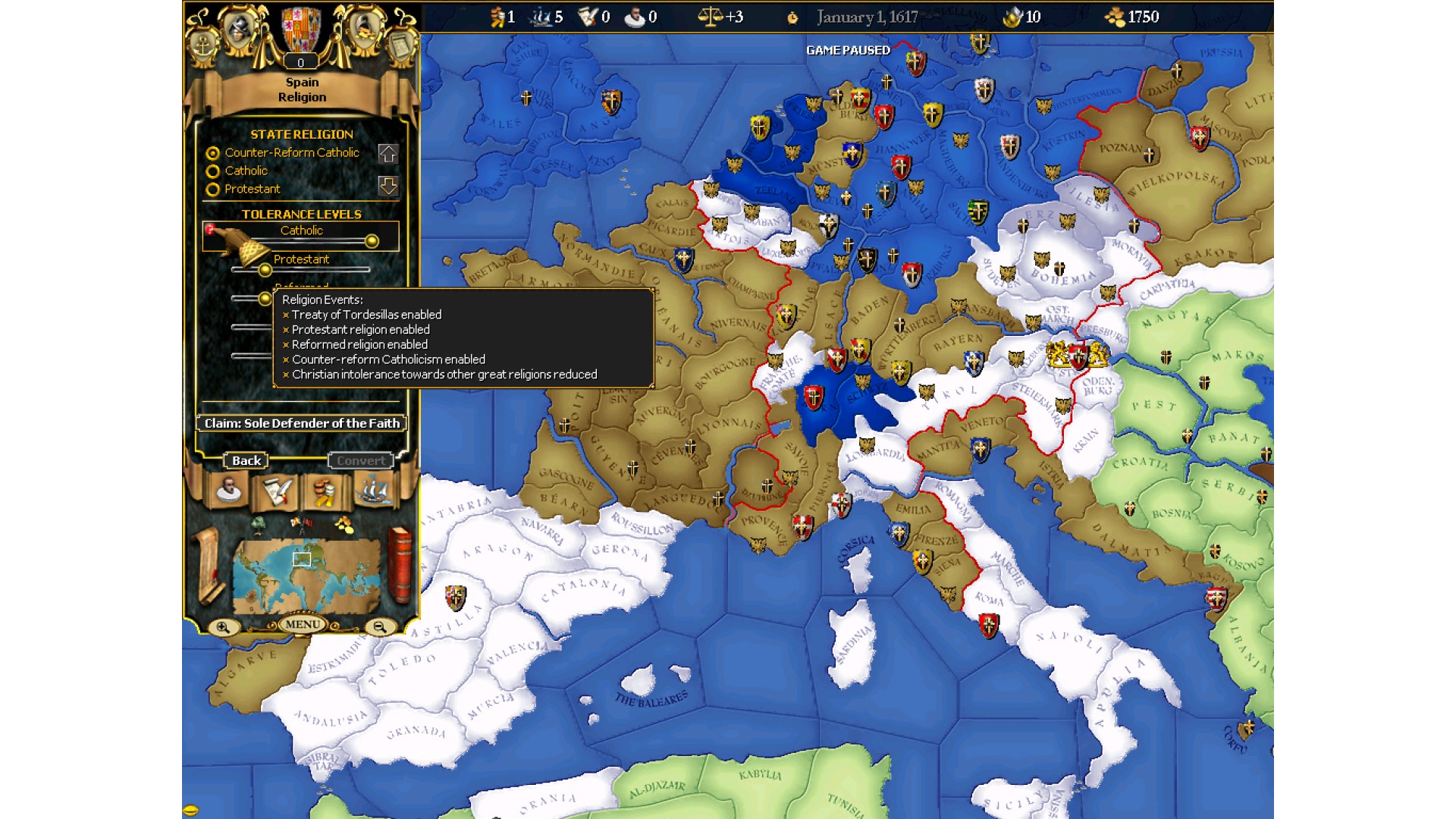
Task: Select Catholic as state religion
Action: pyautogui.click(x=213, y=171)
